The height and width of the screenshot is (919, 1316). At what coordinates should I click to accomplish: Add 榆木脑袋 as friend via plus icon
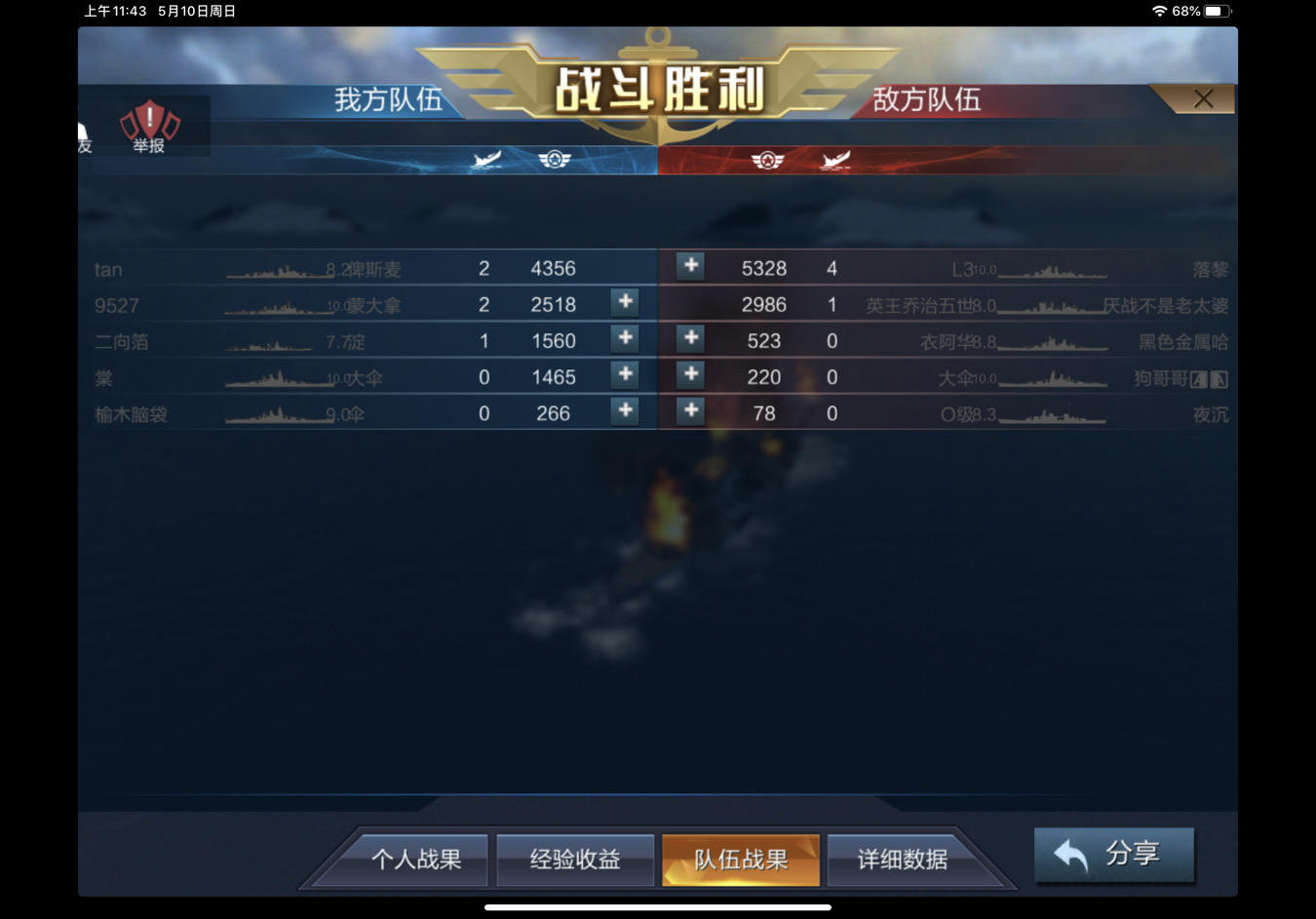pyautogui.click(x=624, y=412)
